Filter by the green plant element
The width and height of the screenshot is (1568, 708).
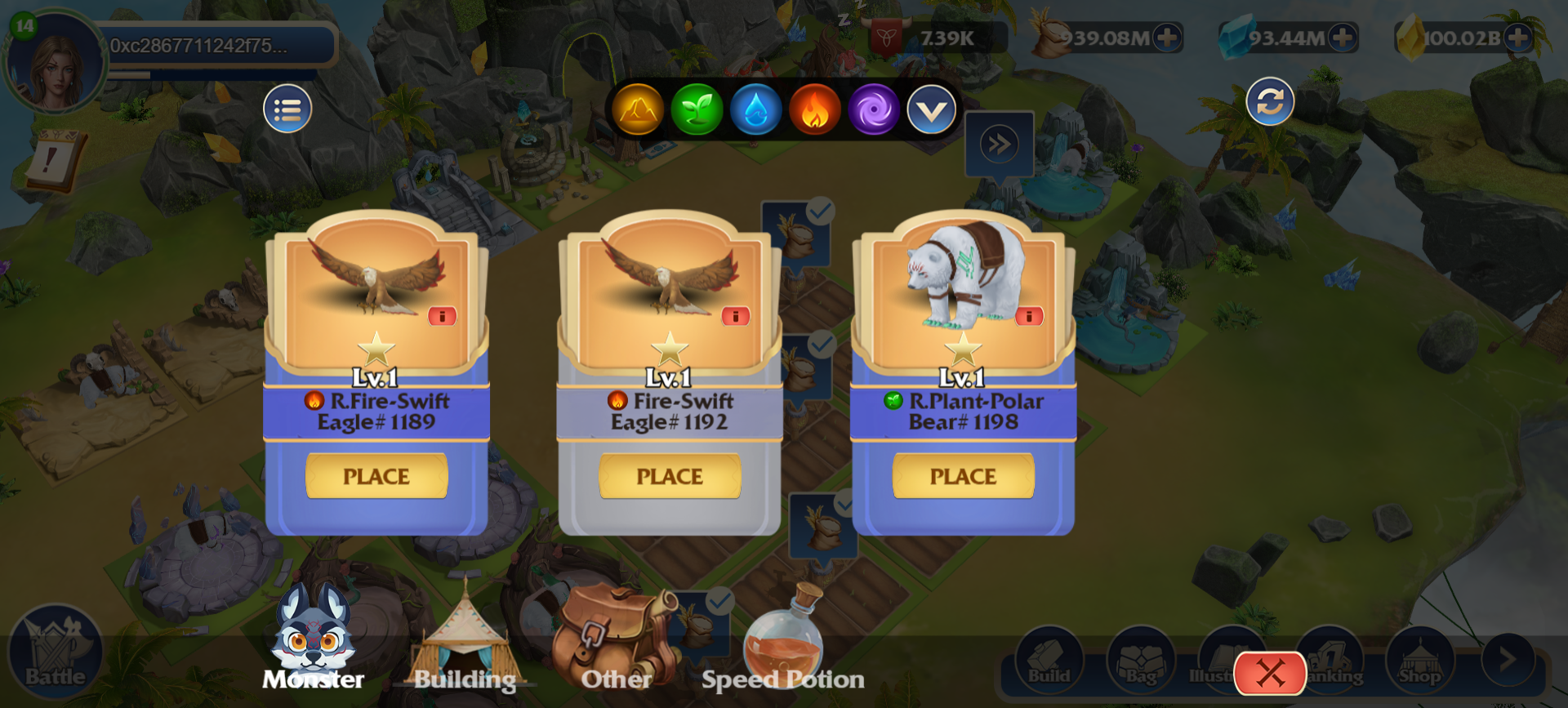697,109
